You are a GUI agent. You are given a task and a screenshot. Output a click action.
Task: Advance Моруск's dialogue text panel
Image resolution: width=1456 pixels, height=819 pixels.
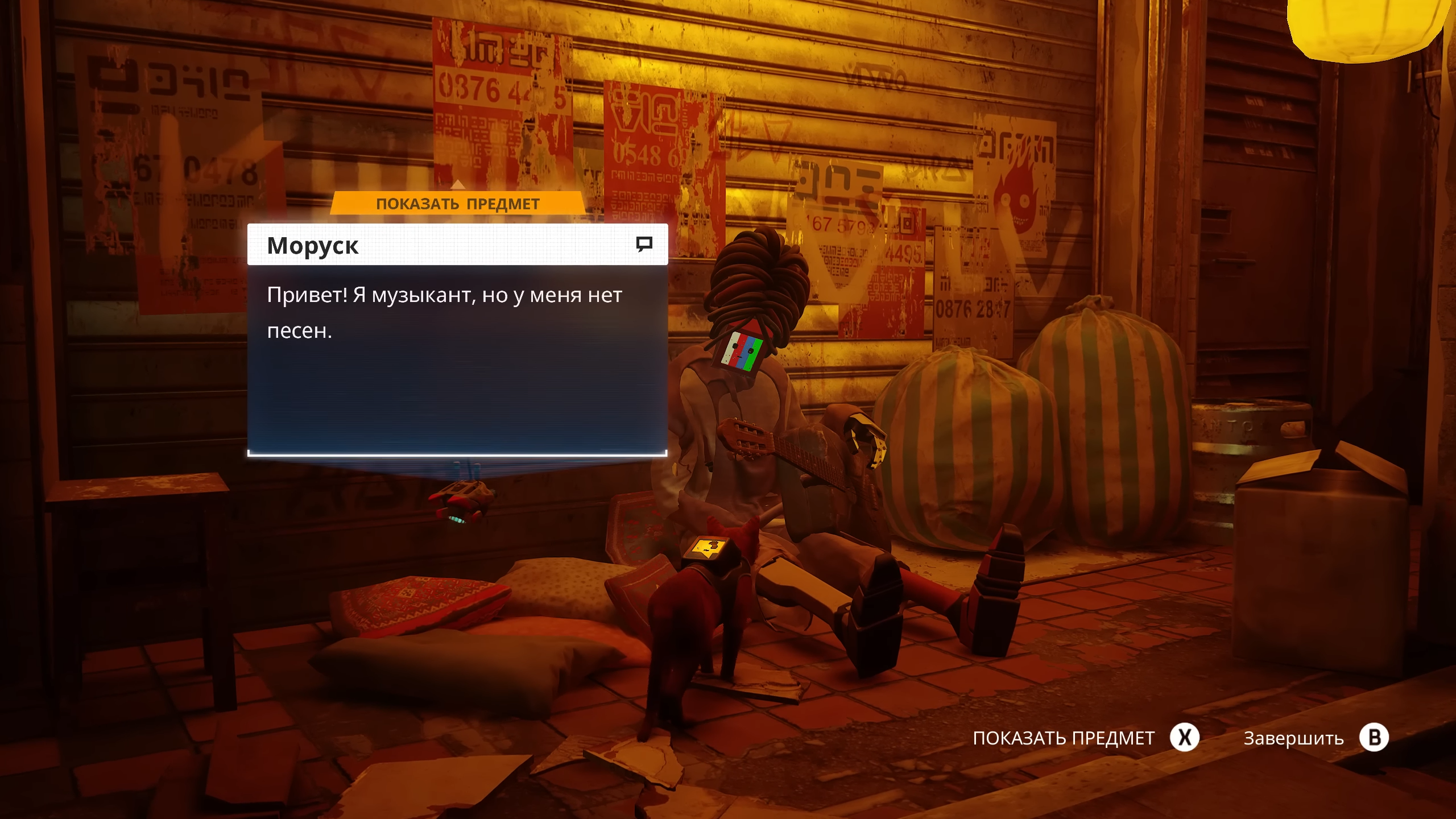457,359
